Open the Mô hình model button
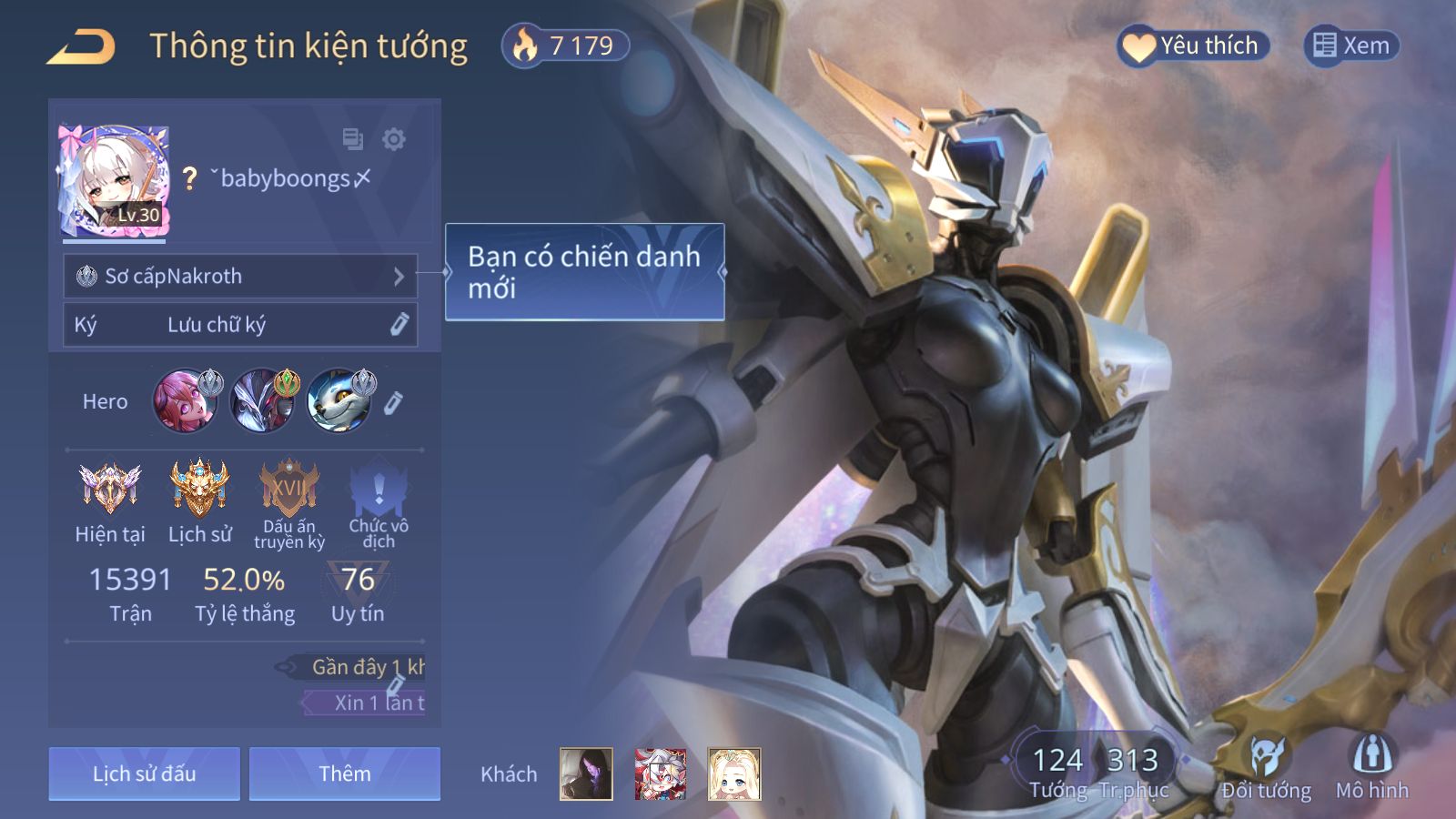This screenshot has height=819, width=1456. (x=1372, y=767)
